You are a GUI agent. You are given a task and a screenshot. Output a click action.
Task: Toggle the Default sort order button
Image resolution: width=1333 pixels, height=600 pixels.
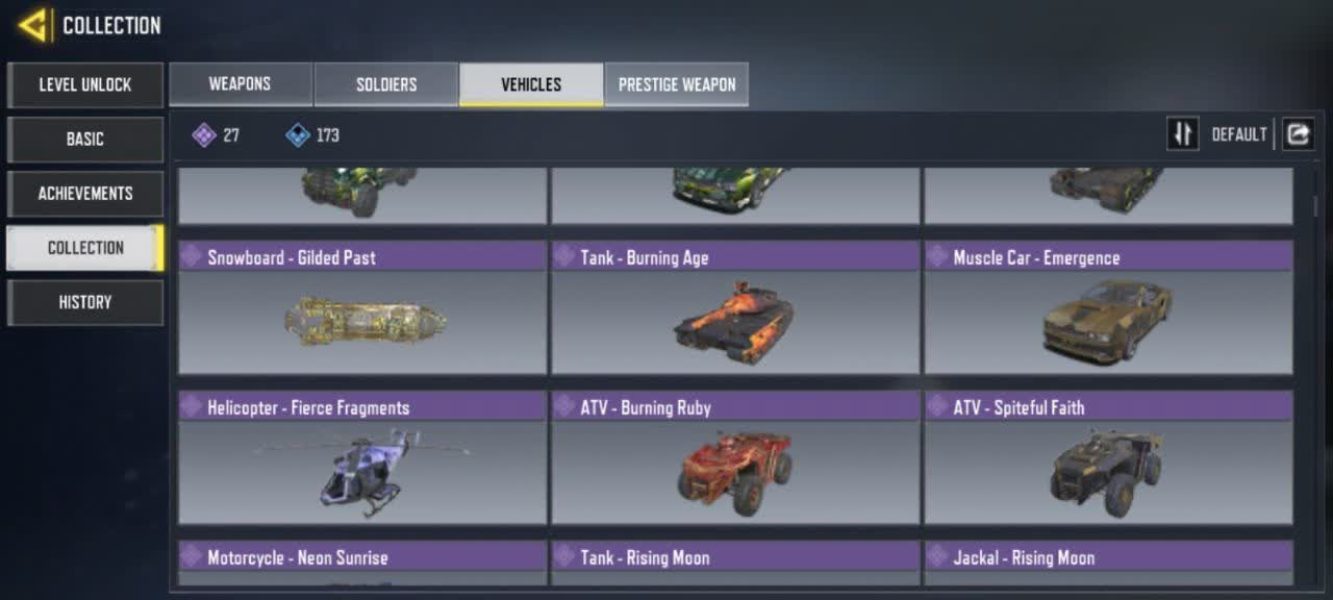click(x=1183, y=134)
